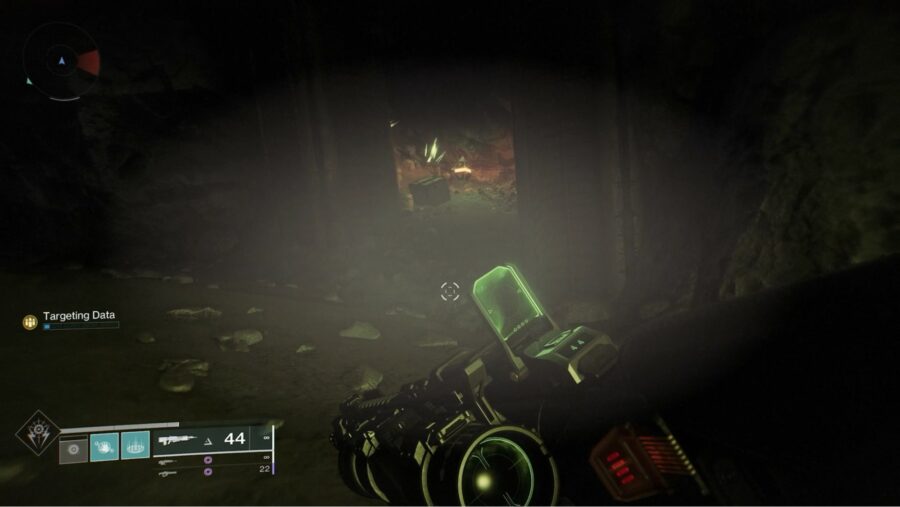Screen dimensions: 900x507
Task: Activate the class ability rift icon
Action: 135,445
